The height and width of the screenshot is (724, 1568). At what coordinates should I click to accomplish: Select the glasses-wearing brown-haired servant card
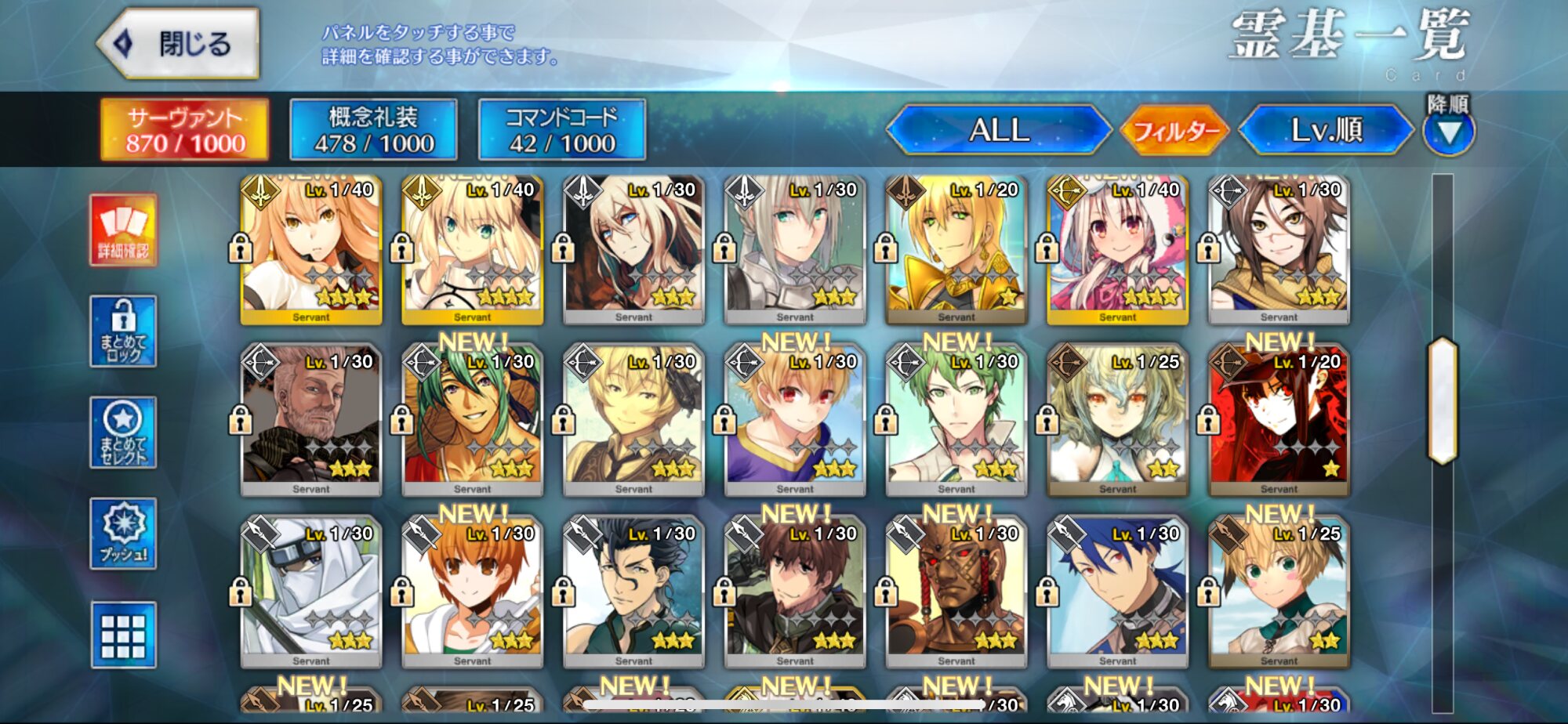pos(1279,251)
